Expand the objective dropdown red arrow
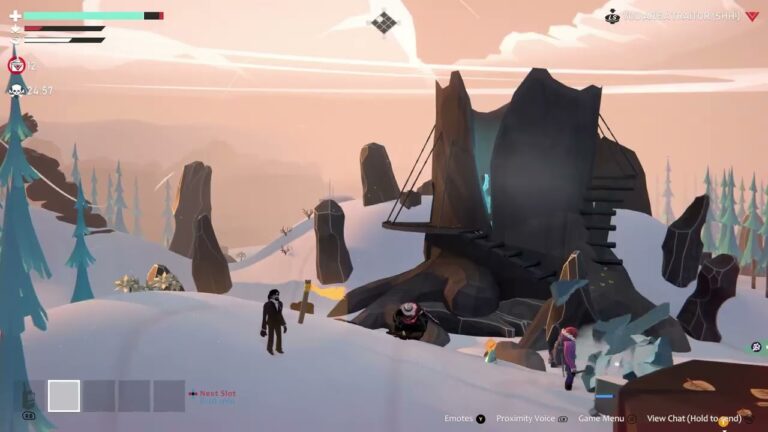Viewport: 768px width, 432px height. pos(752,16)
